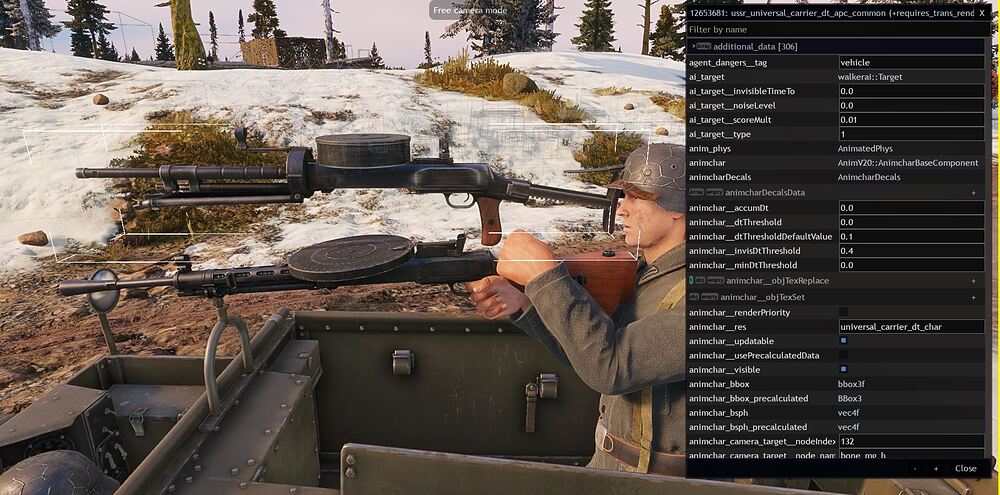Edit the animchar_camera_target__nodeIndex value
The width and height of the screenshot is (1000, 495).
pyautogui.click(x=910, y=441)
